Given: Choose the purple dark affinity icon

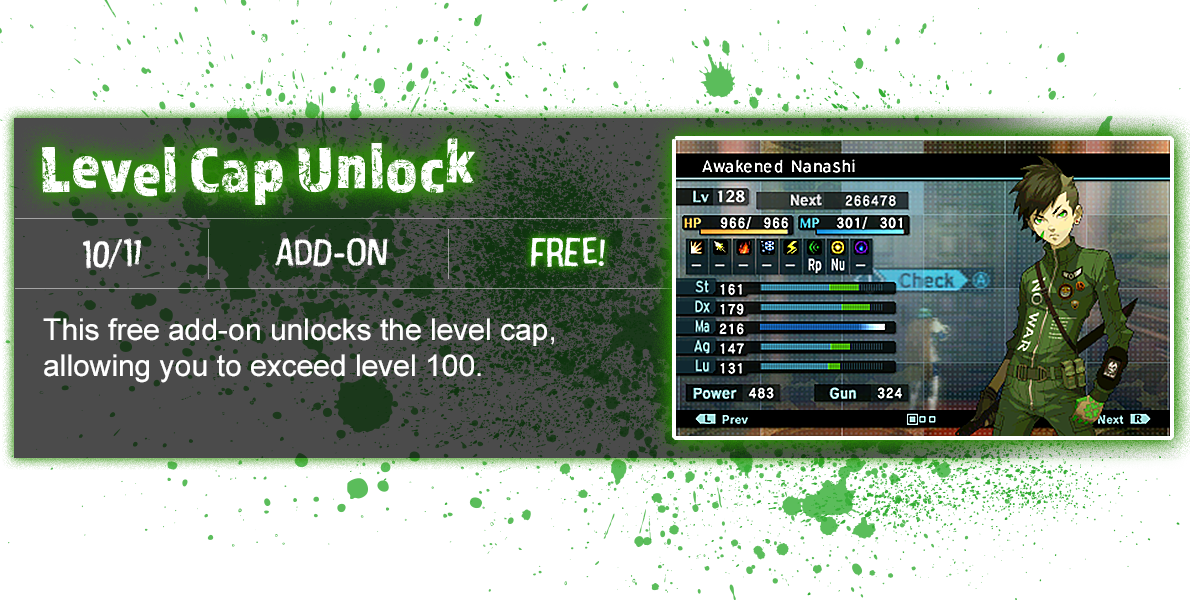Looking at the screenshot, I should (861, 247).
